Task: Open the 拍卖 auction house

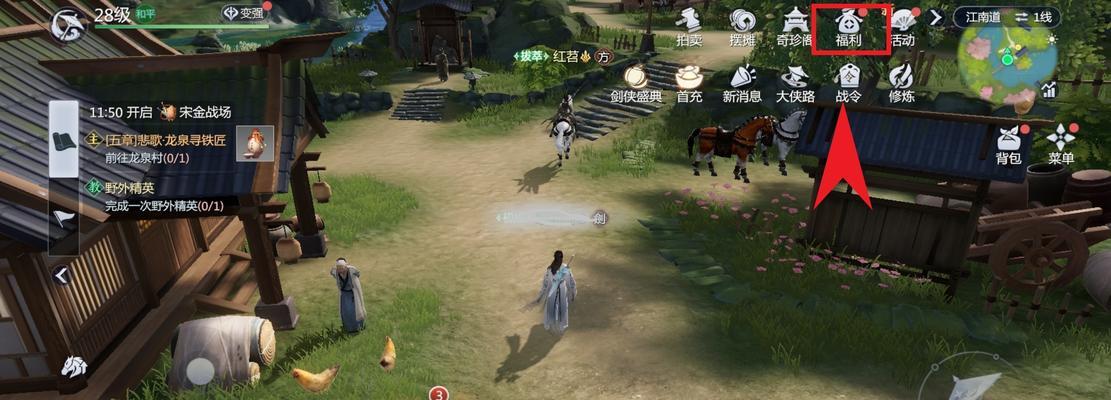Action: 689,27
